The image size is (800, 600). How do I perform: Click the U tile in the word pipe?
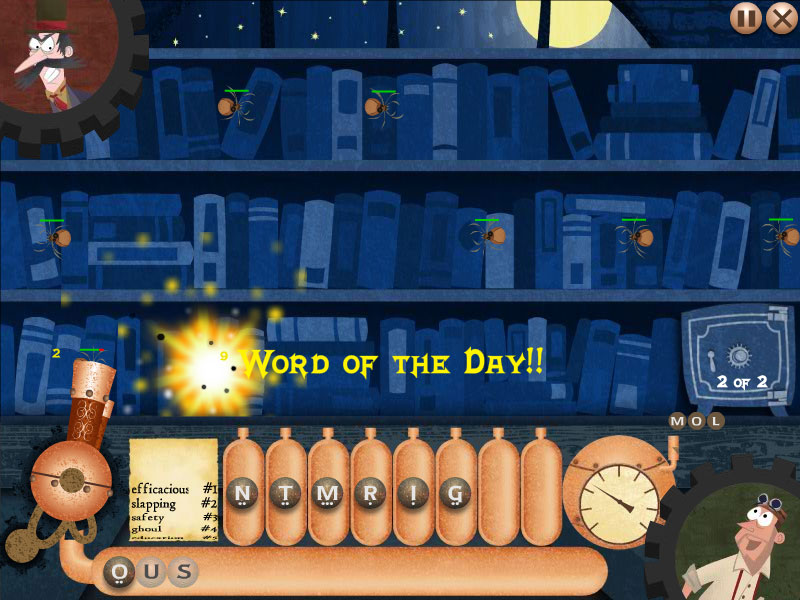tap(152, 572)
